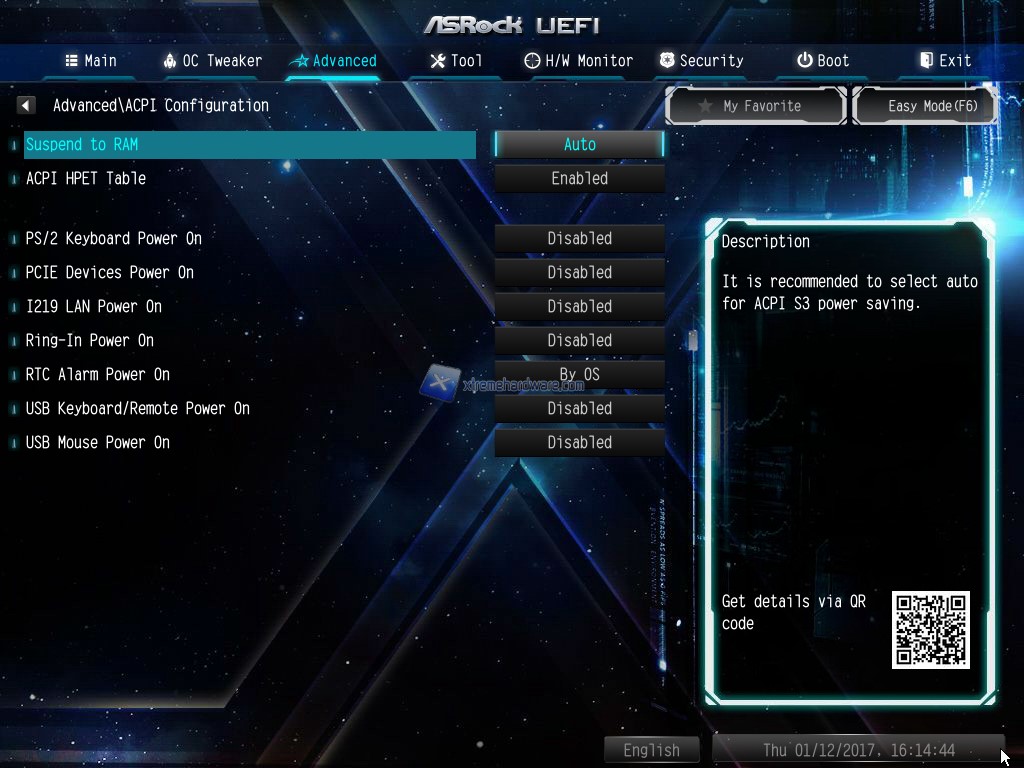Open the Security tab
This screenshot has height=768, width=1024.
[x=701, y=60]
